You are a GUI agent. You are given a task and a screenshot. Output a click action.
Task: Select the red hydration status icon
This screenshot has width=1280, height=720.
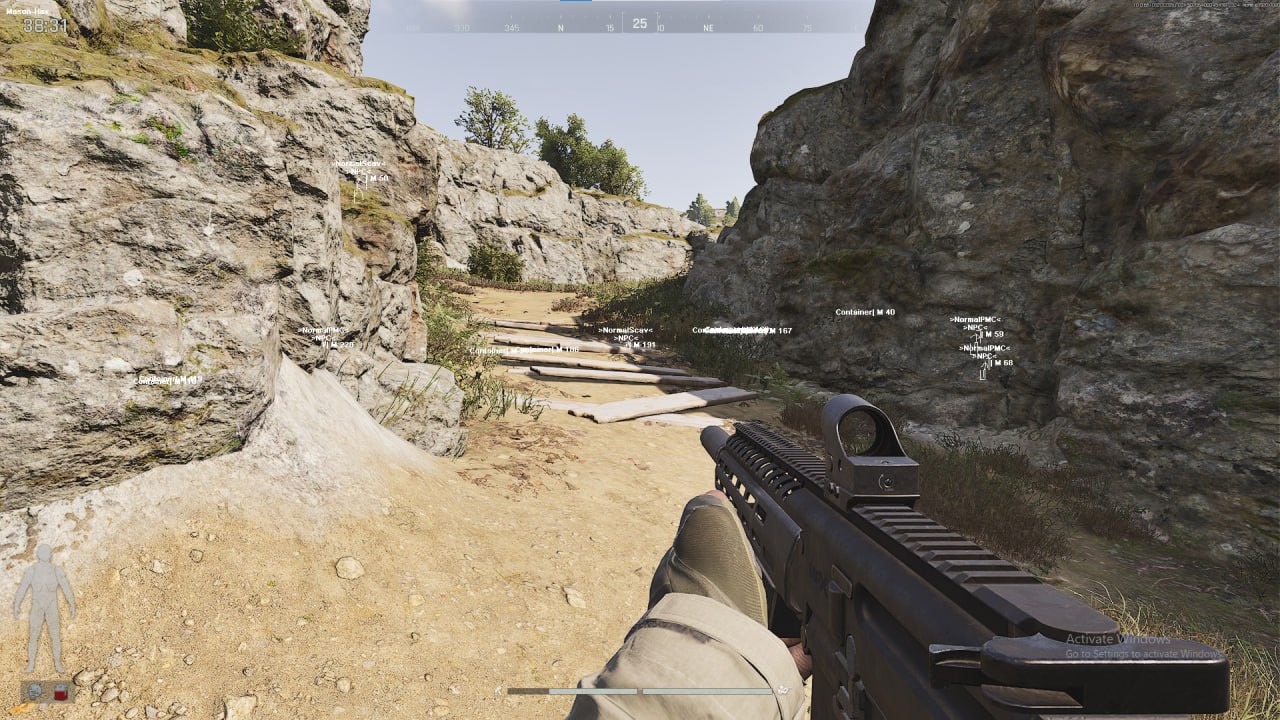[x=60, y=692]
